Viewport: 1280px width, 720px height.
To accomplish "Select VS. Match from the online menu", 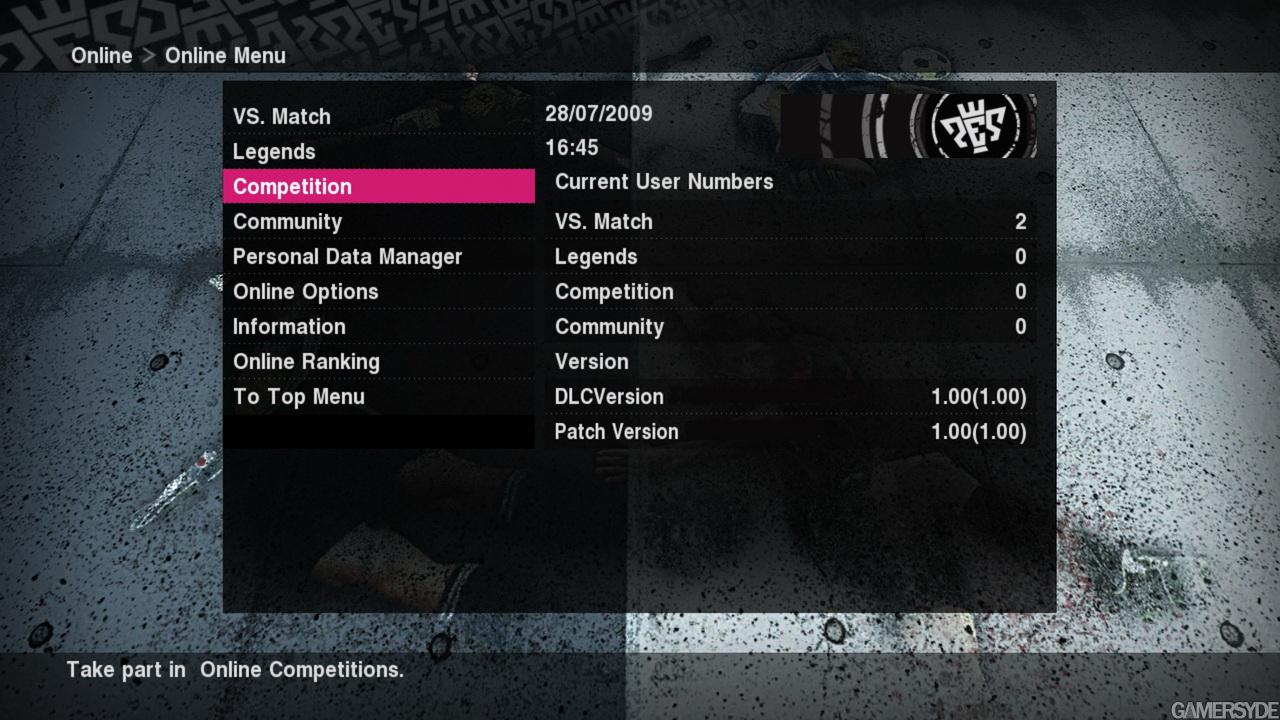I will click(x=282, y=116).
